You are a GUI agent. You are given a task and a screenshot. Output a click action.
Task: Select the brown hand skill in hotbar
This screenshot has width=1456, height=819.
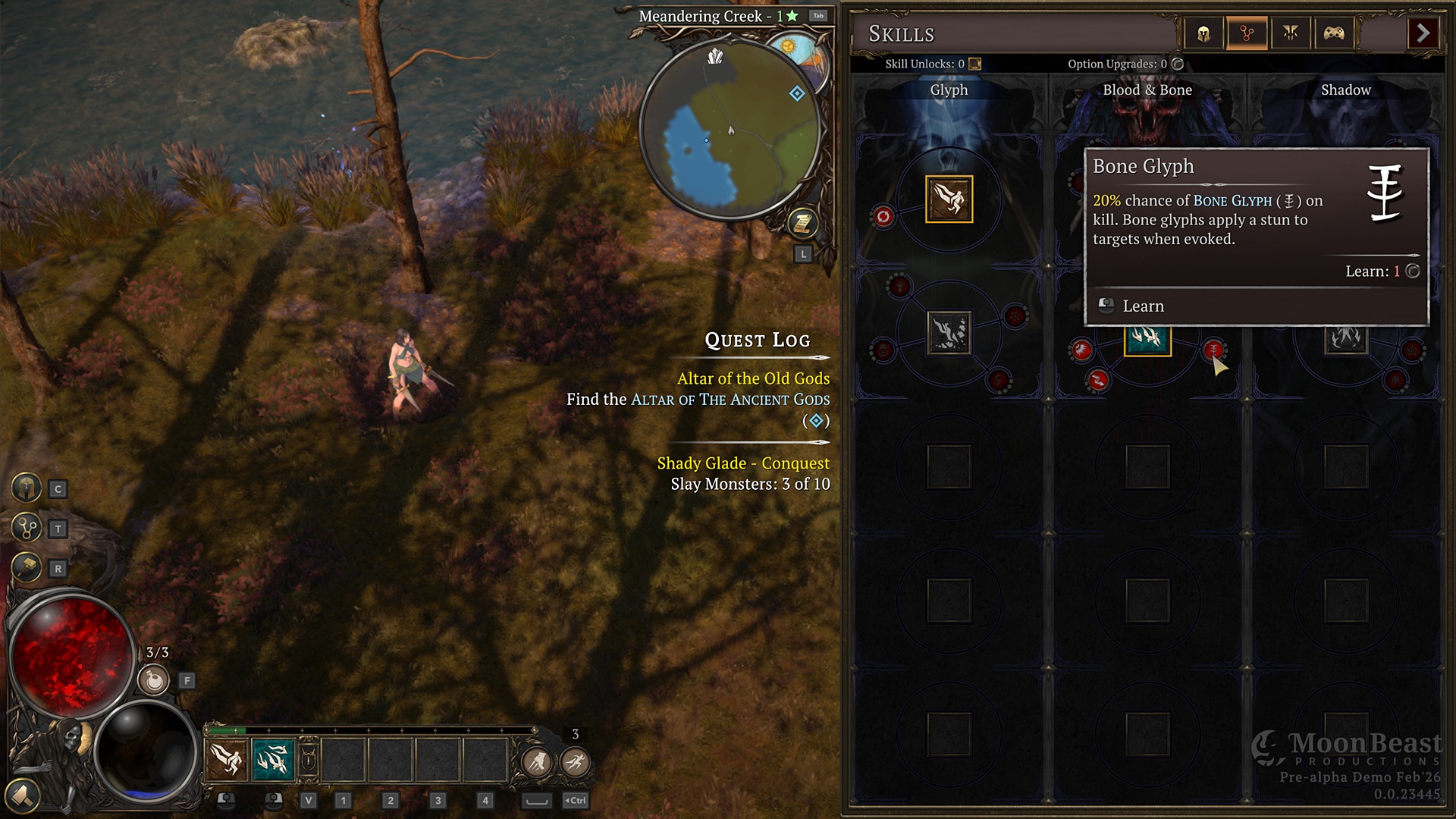click(x=226, y=759)
